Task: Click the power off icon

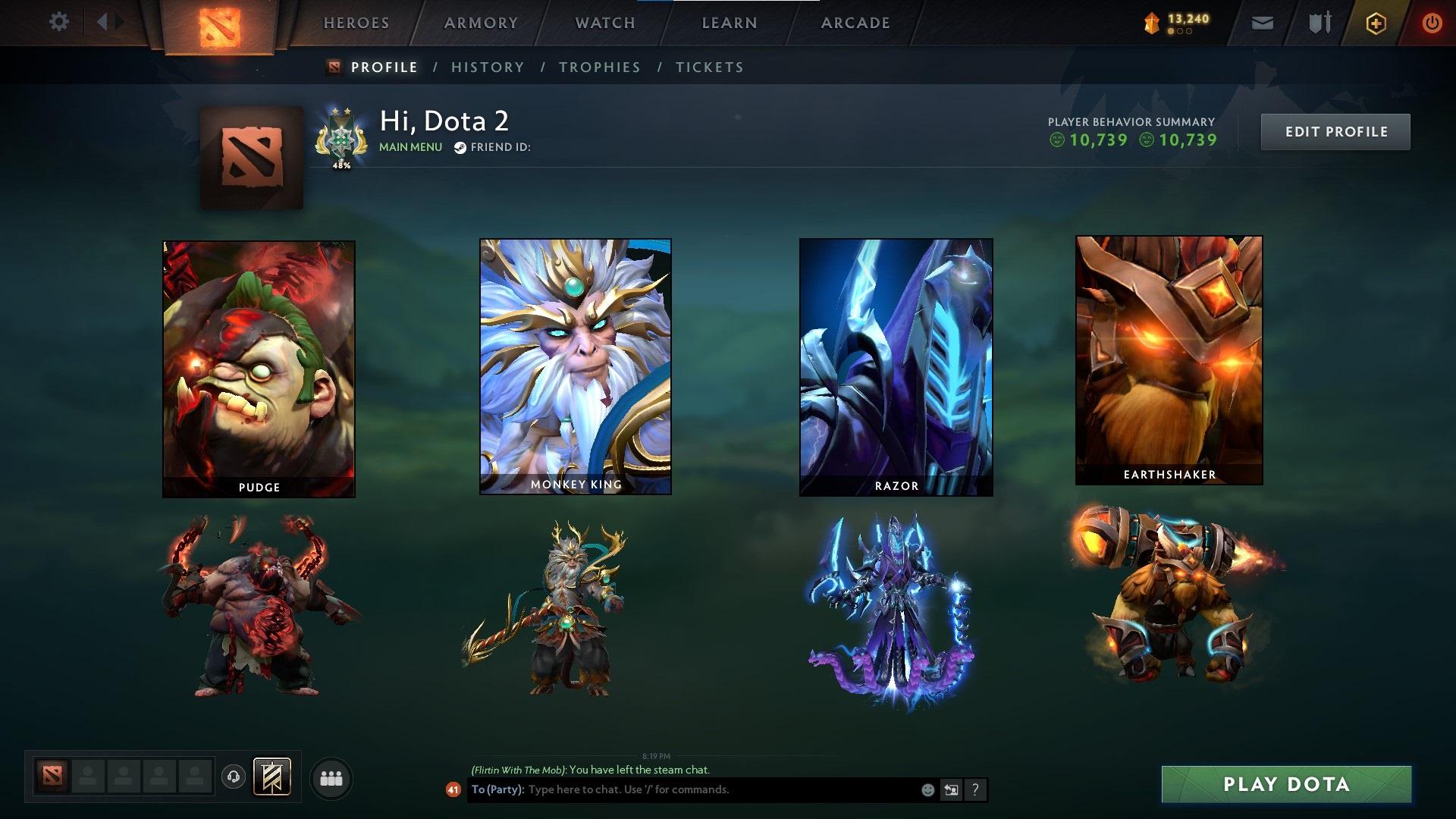Action: [x=1432, y=23]
